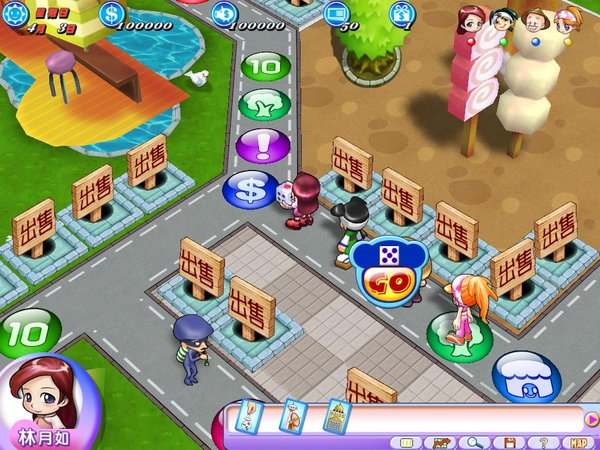The height and width of the screenshot is (450, 600).
Task: Open the gear settings icon
Action: click(x=13, y=12)
